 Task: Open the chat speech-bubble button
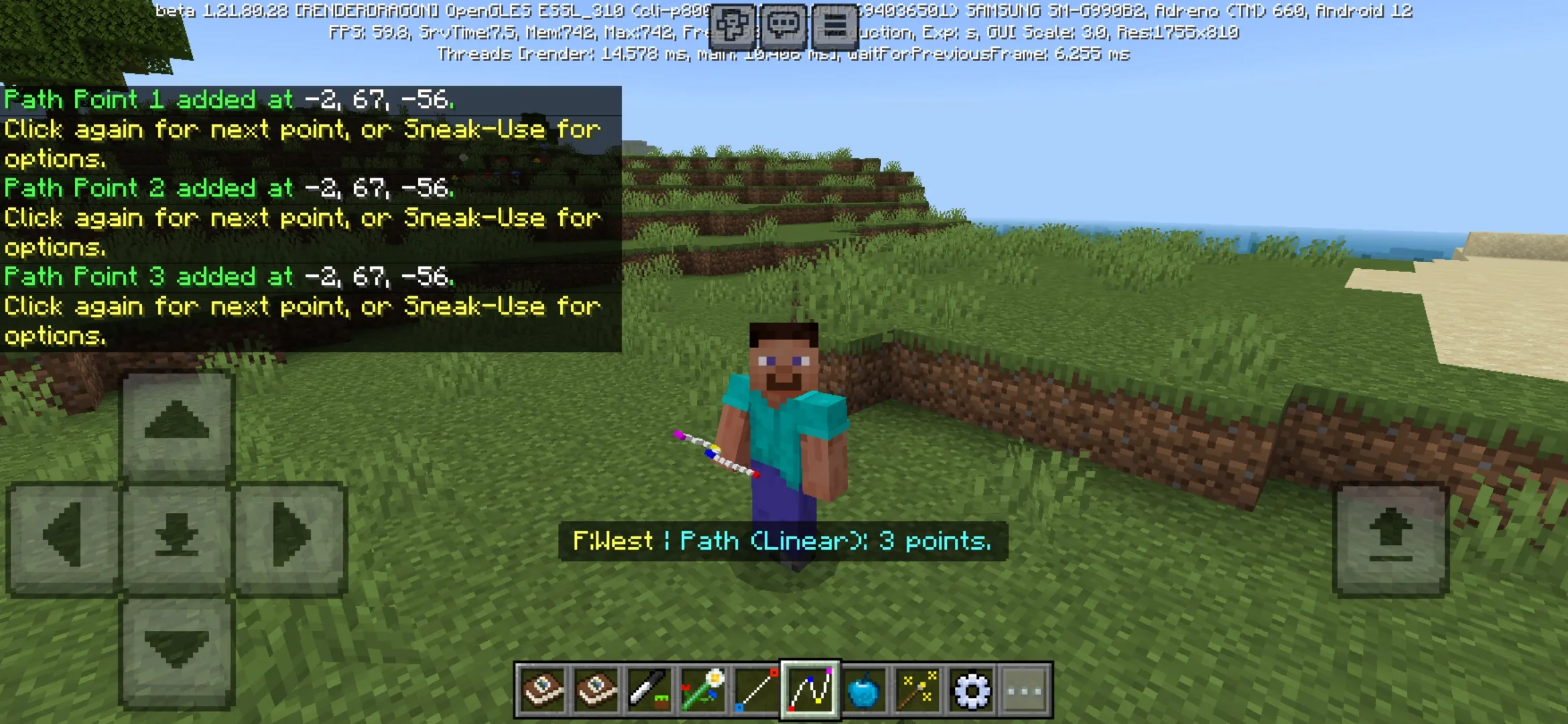coord(783,27)
